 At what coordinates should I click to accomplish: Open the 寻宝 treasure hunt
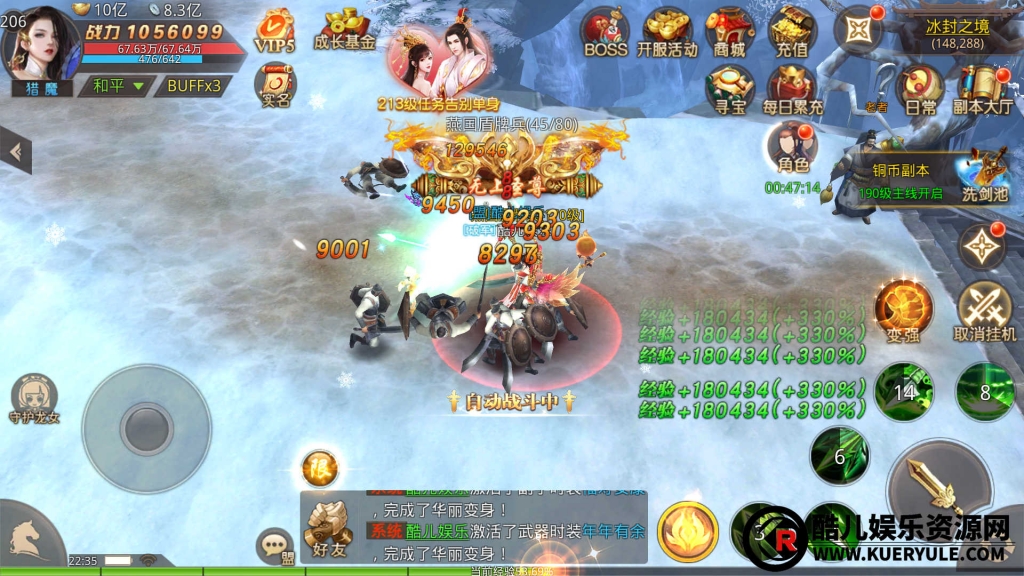pyautogui.click(x=730, y=88)
